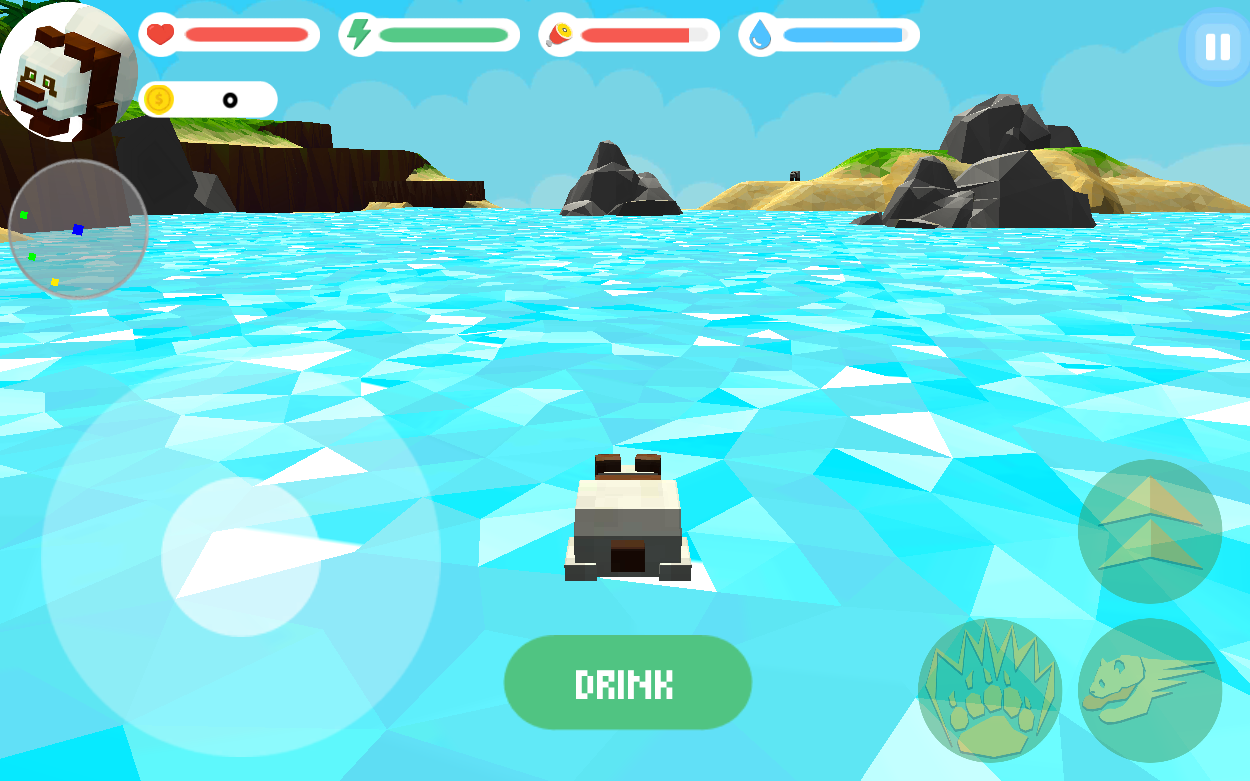Pause the game with the pause button
1250x781 pixels.
coord(1217,47)
